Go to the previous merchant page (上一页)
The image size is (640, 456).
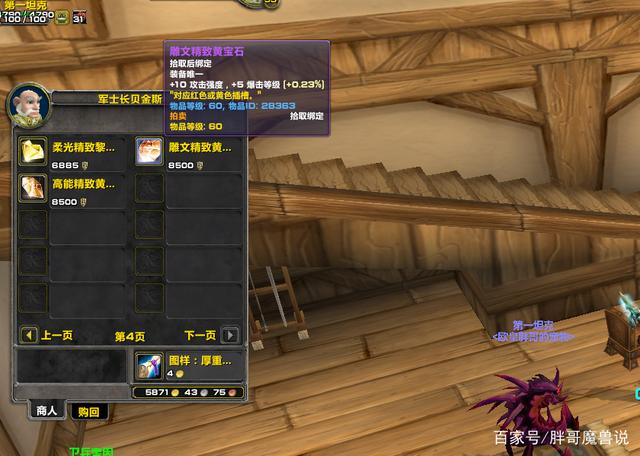pos(29,335)
